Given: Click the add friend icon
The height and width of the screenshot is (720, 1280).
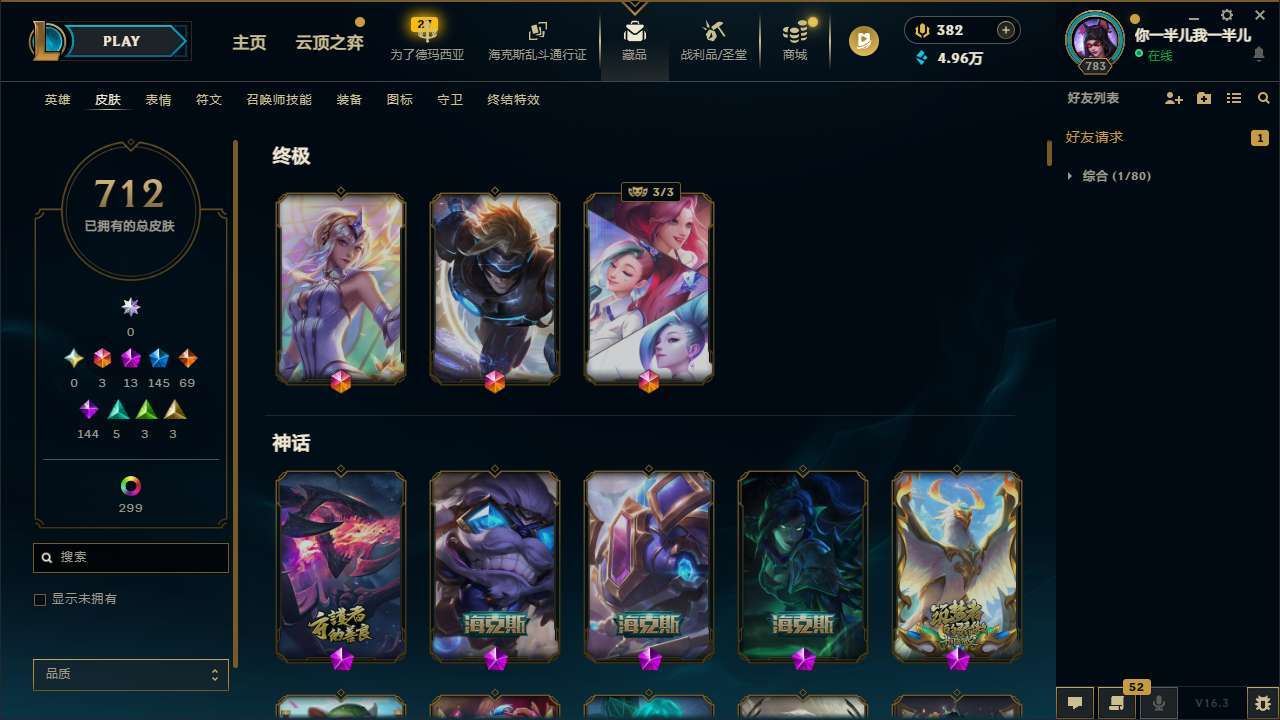Looking at the screenshot, I should pos(1173,98).
